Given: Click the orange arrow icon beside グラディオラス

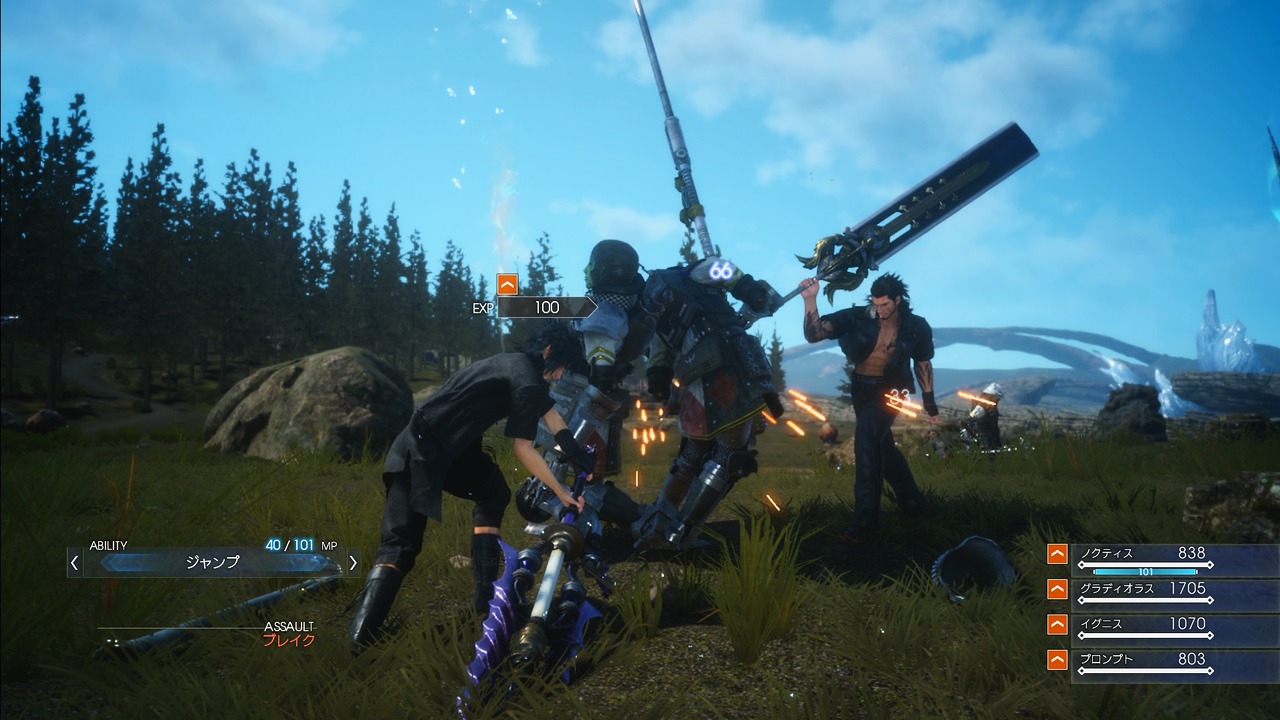Looking at the screenshot, I should (x=1057, y=589).
